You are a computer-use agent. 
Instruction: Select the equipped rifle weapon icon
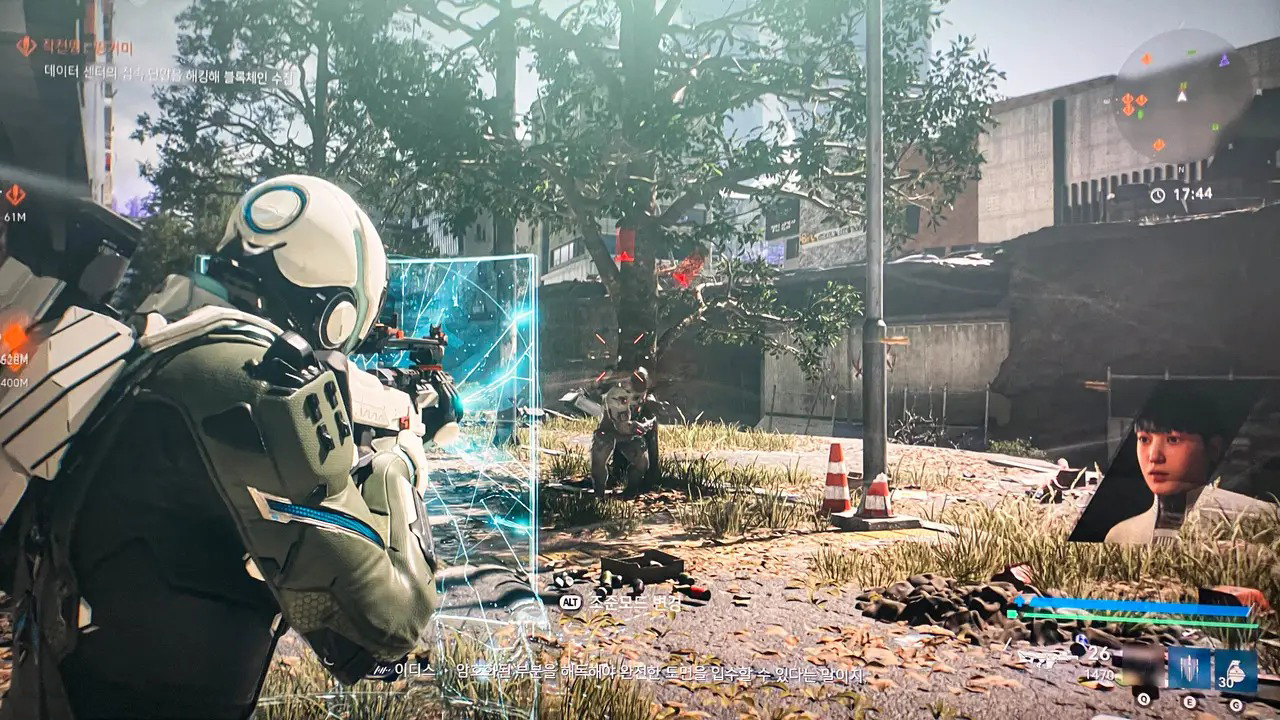(x=1042, y=658)
